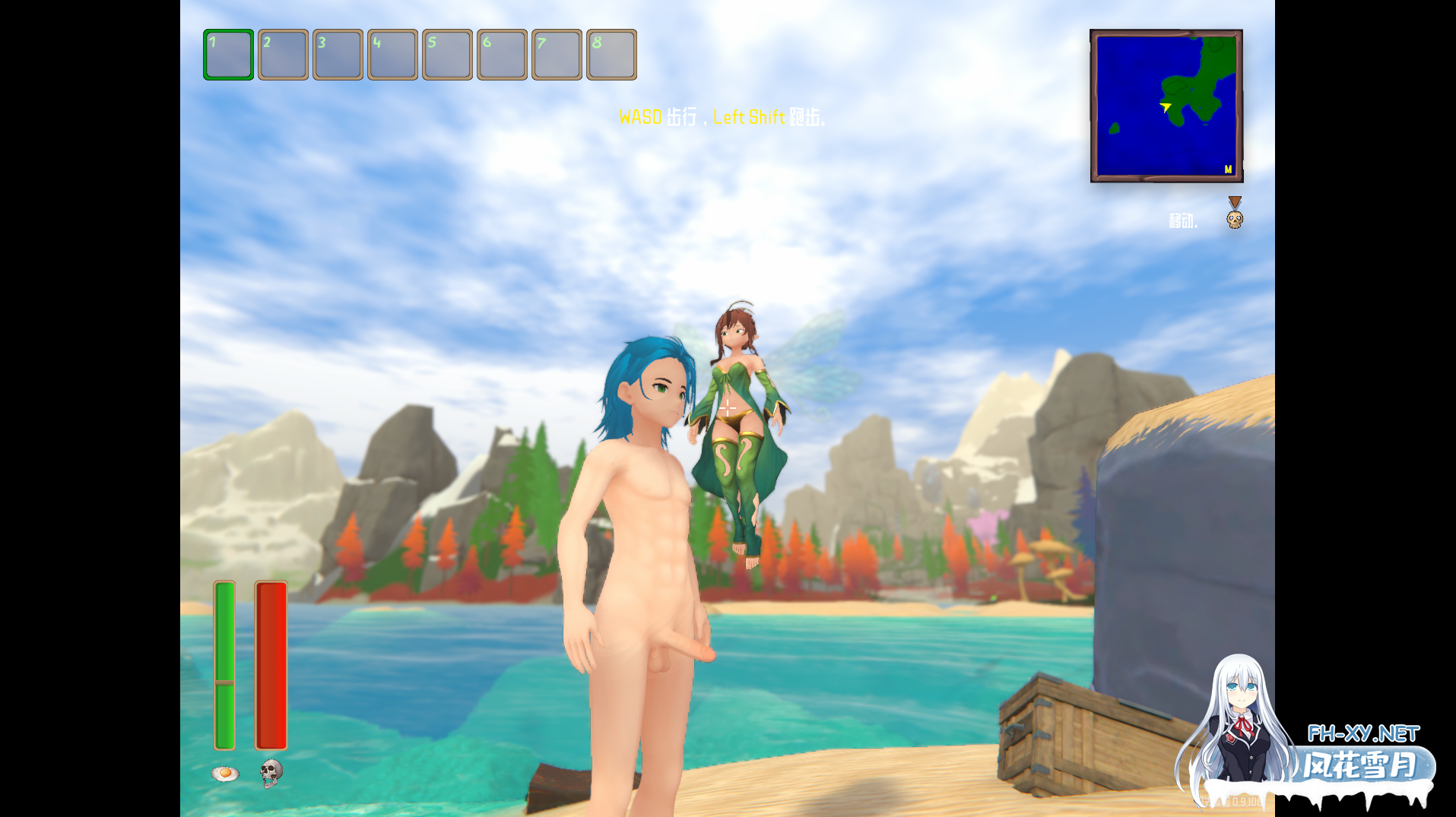Image resolution: width=1456 pixels, height=817 pixels.
Task: Click the fried egg hunger icon
Action: (x=224, y=773)
